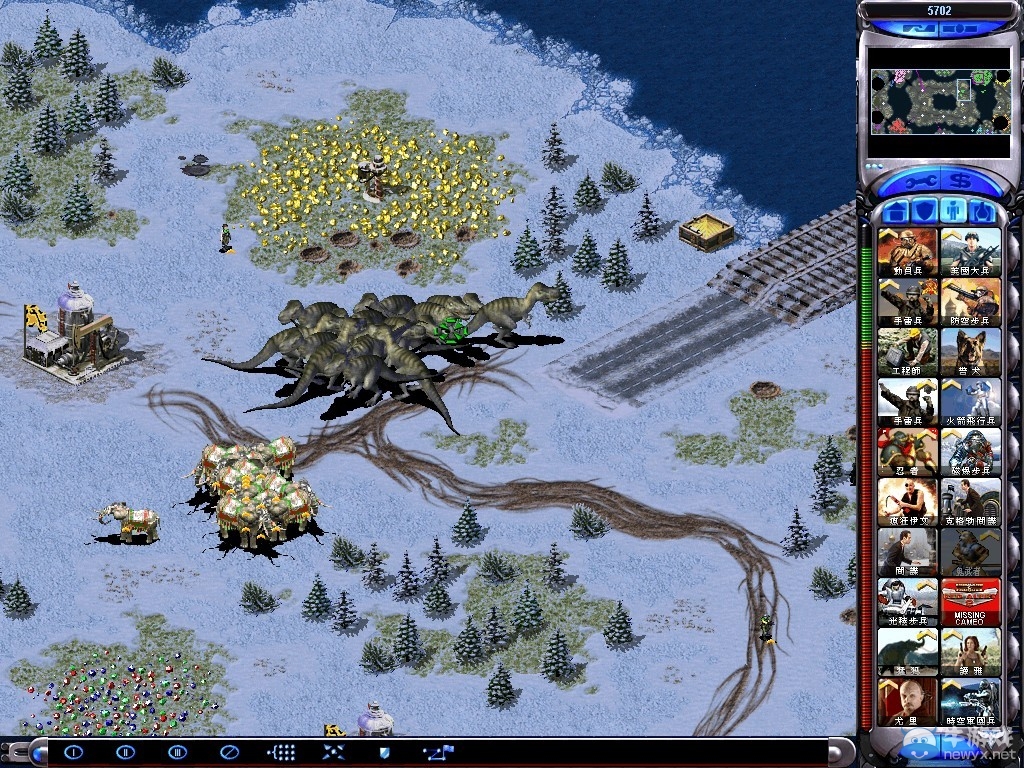1024x768 pixels.
Task: Build a 工程師 engineer
Action: (908, 352)
